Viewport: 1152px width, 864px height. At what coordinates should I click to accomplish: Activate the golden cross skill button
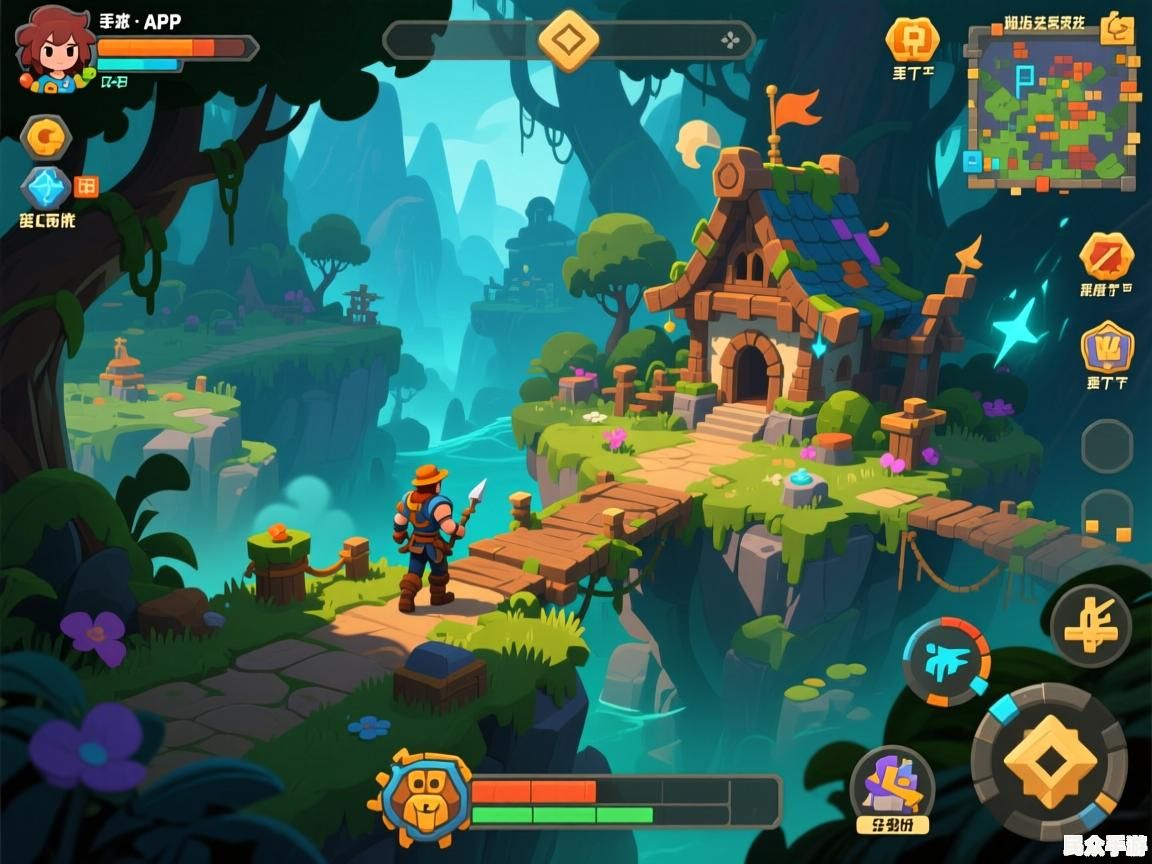click(x=1090, y=626)
